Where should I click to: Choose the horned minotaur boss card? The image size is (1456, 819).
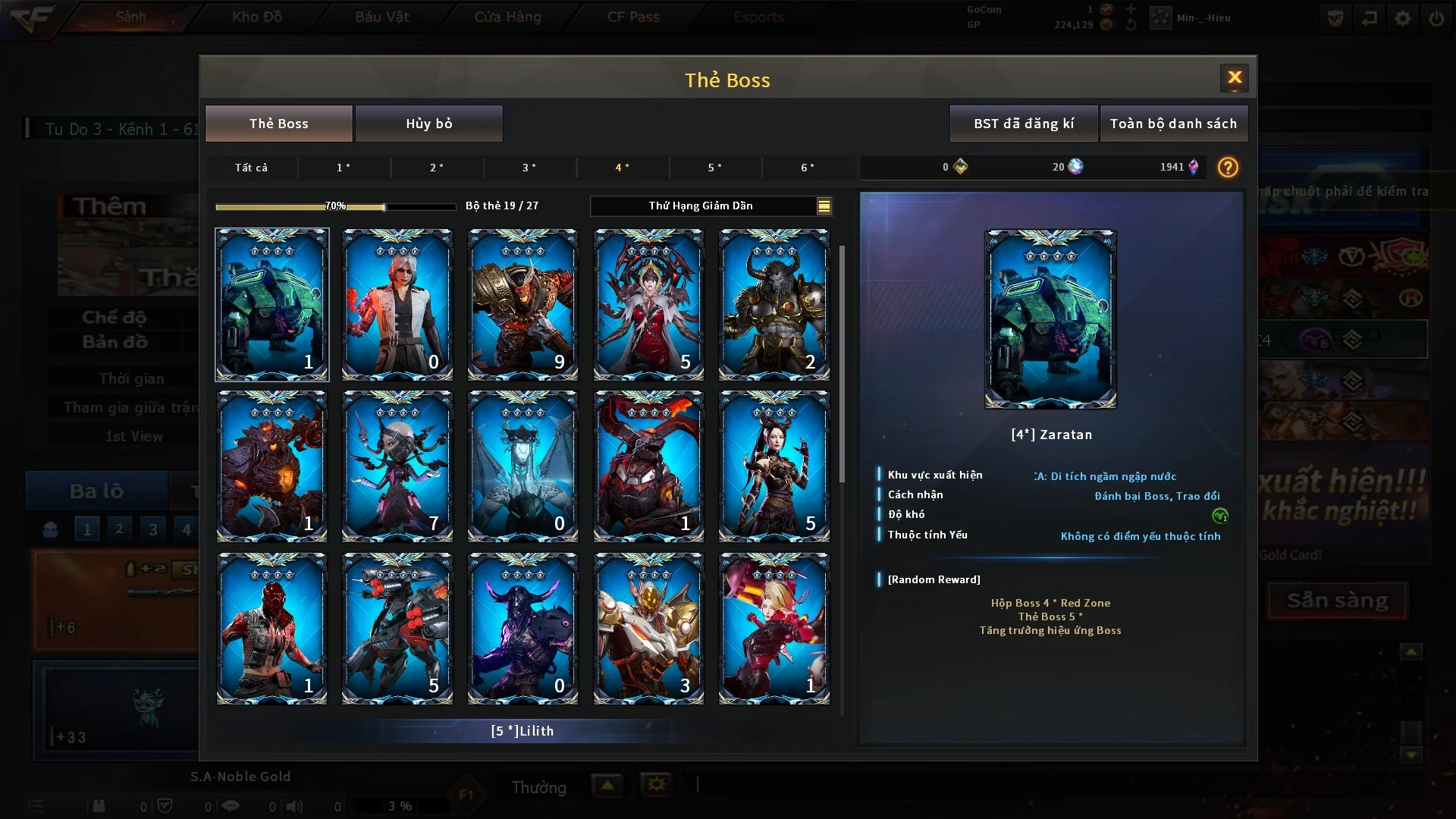[773, 304]
